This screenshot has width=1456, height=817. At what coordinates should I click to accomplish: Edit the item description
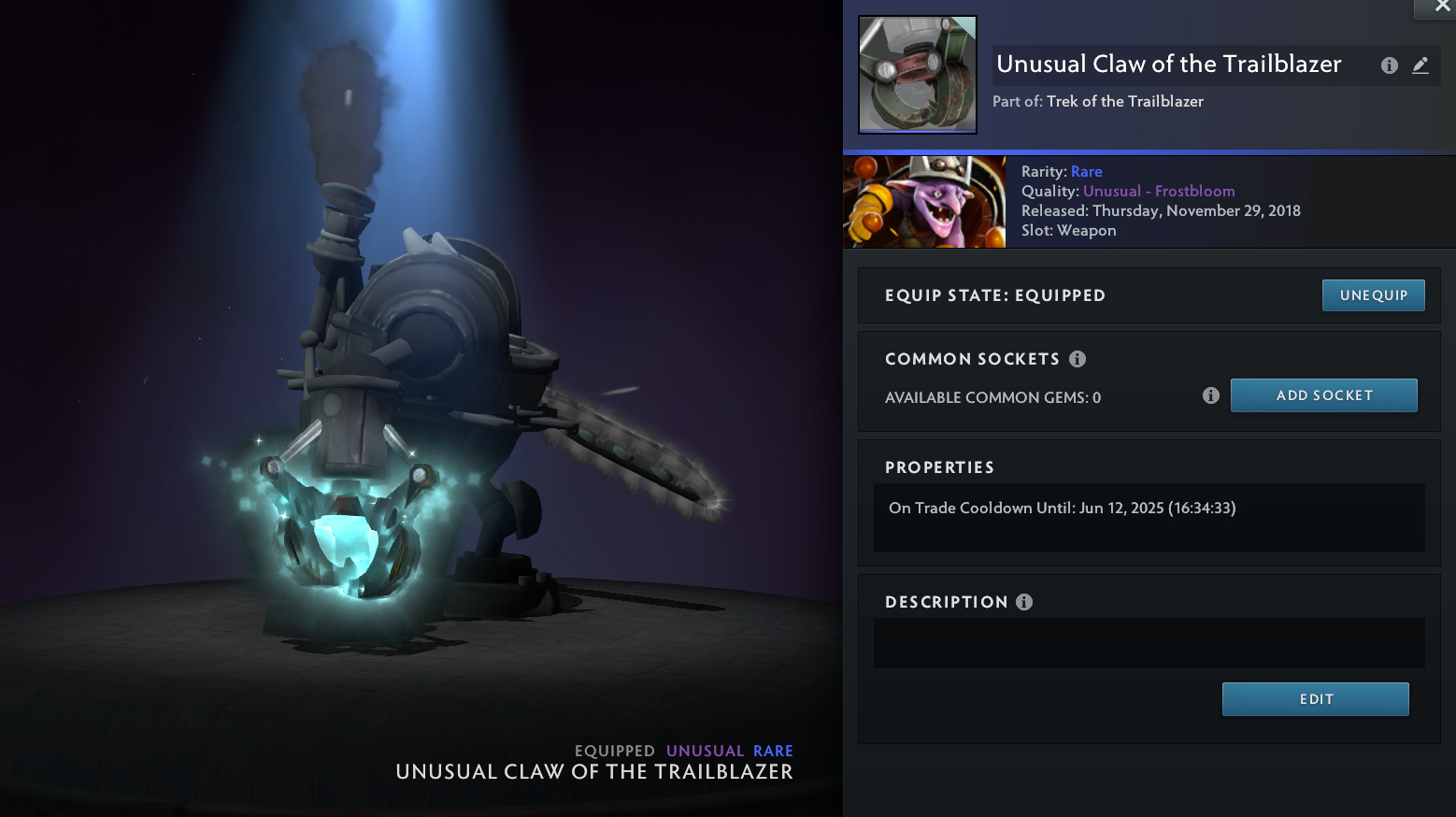coord(1315,699)
